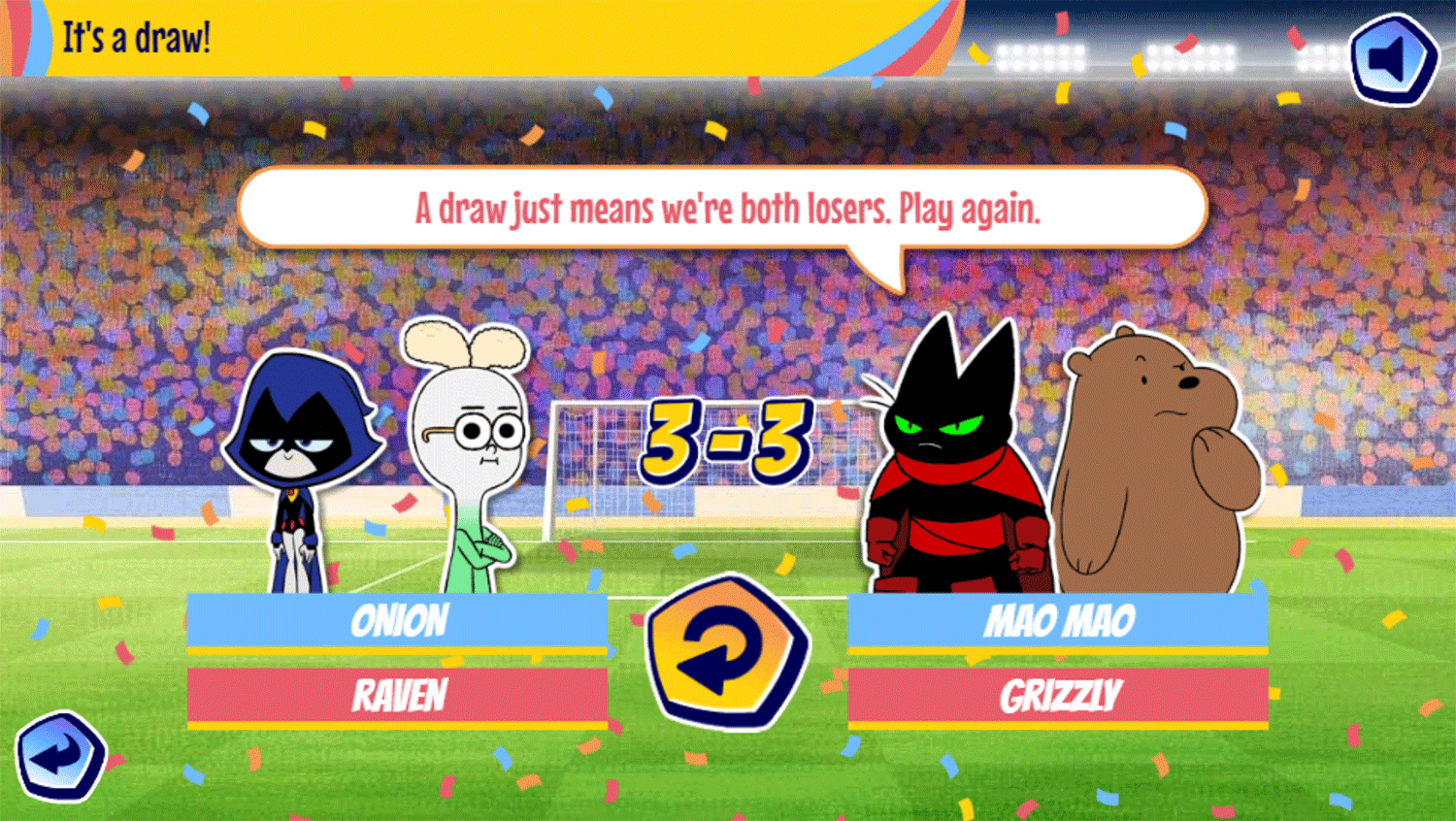Select the GRIZZLY name tab

1058,691
